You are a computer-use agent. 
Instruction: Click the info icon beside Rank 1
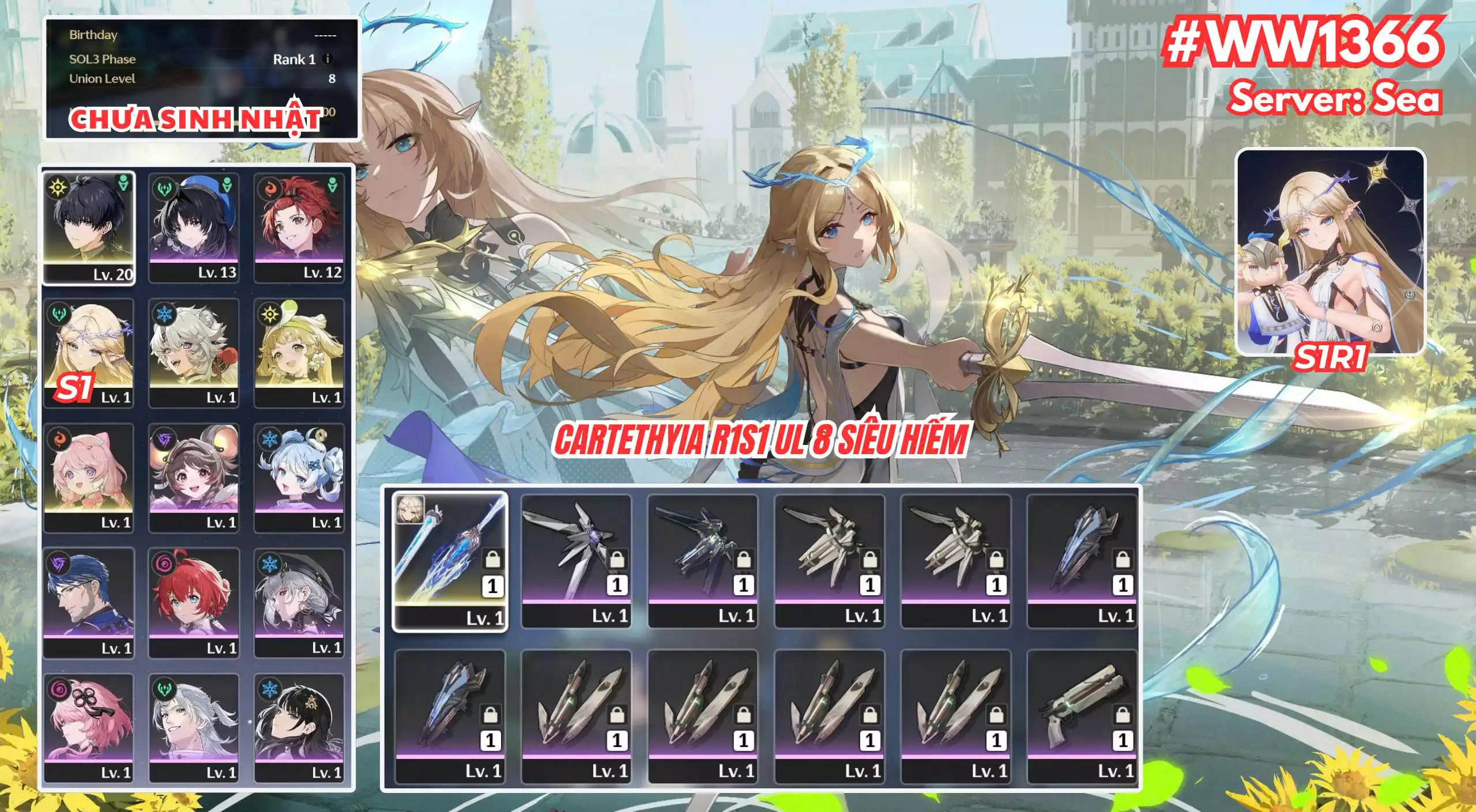coord(327,59)
